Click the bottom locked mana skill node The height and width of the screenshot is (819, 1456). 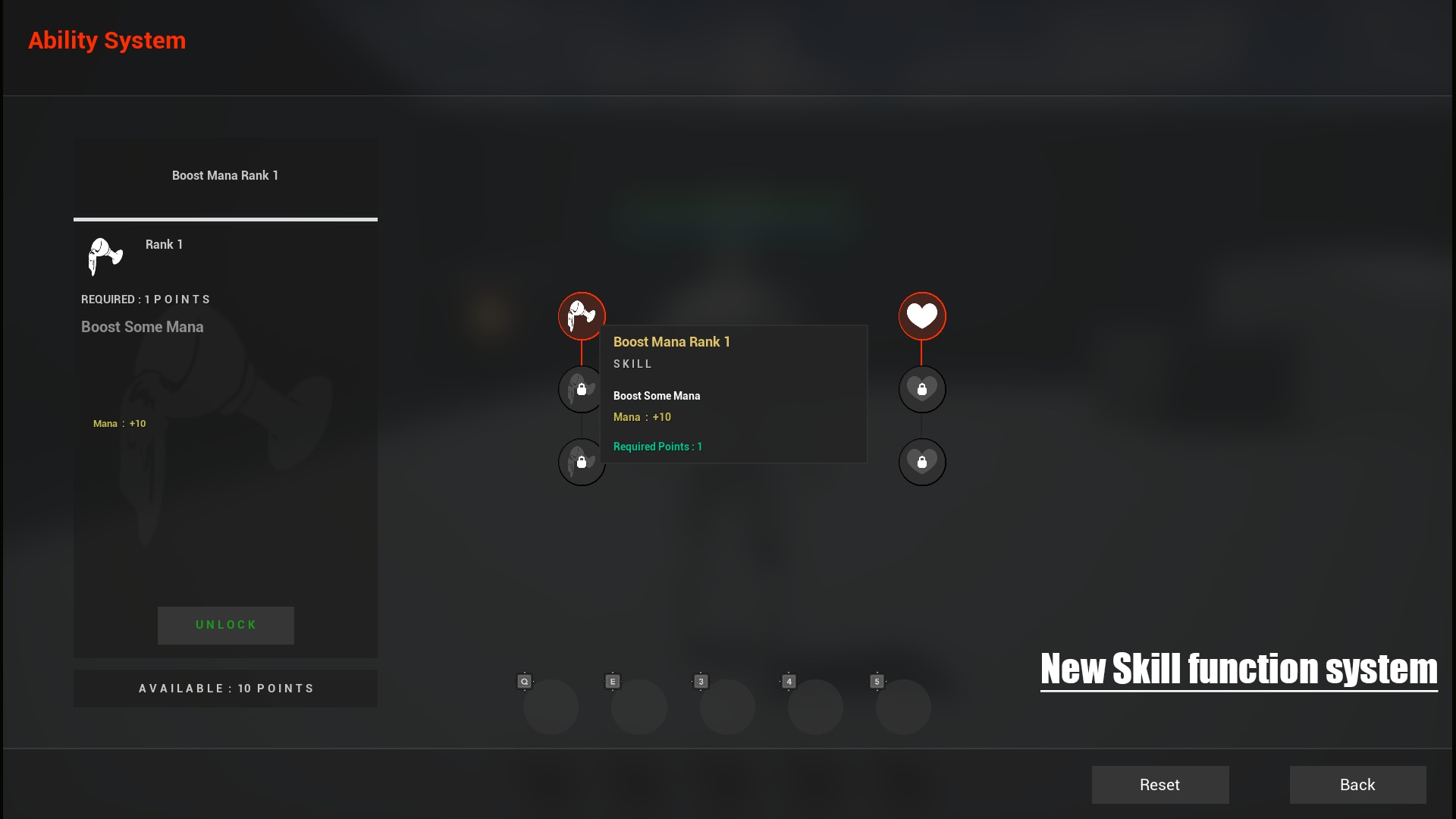tap(581, 462)
